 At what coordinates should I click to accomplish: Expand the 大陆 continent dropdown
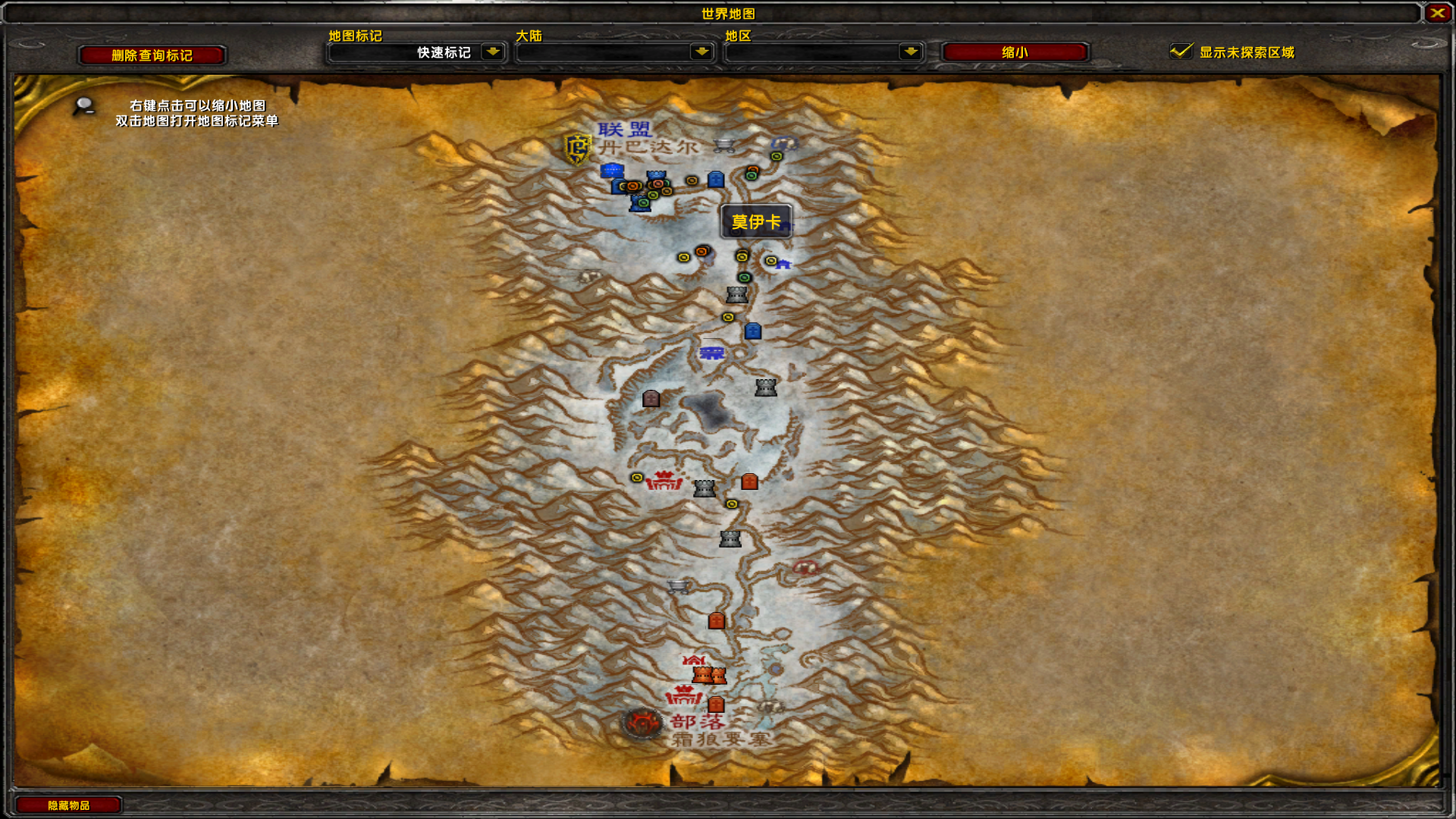pyautogui.click(x=616, y=52)
